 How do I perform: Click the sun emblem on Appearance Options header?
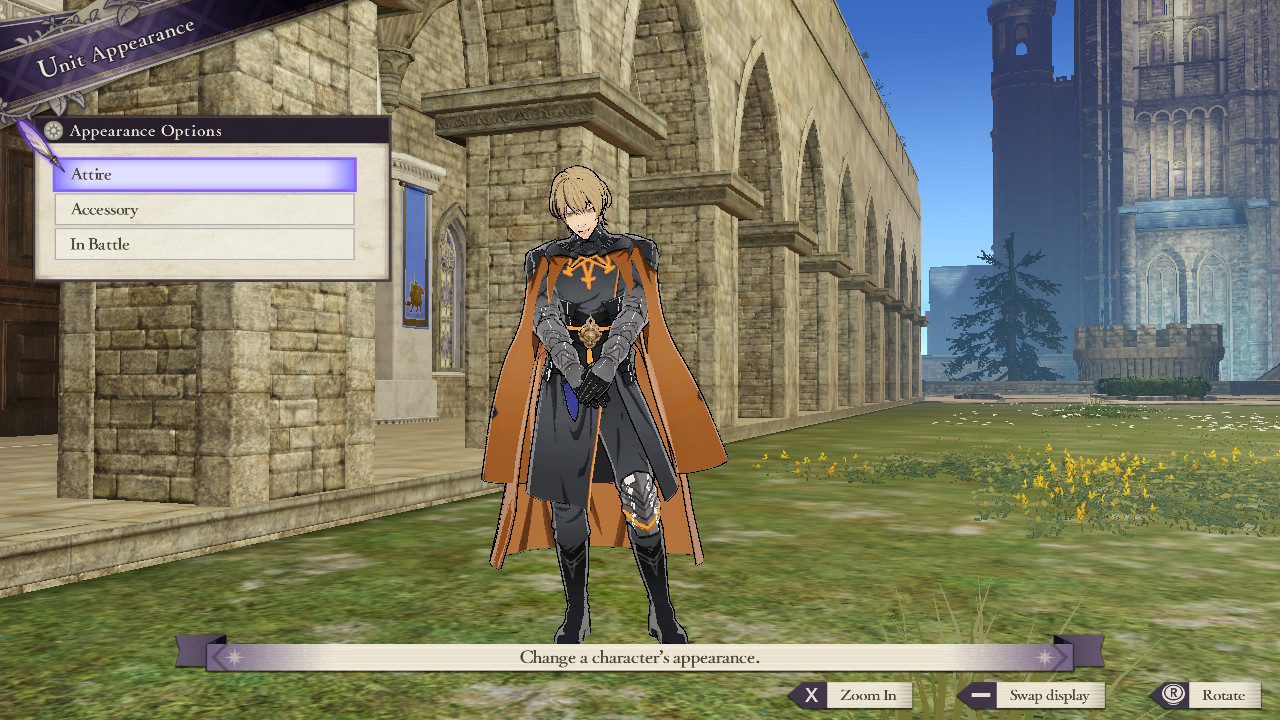coord(53,130)
